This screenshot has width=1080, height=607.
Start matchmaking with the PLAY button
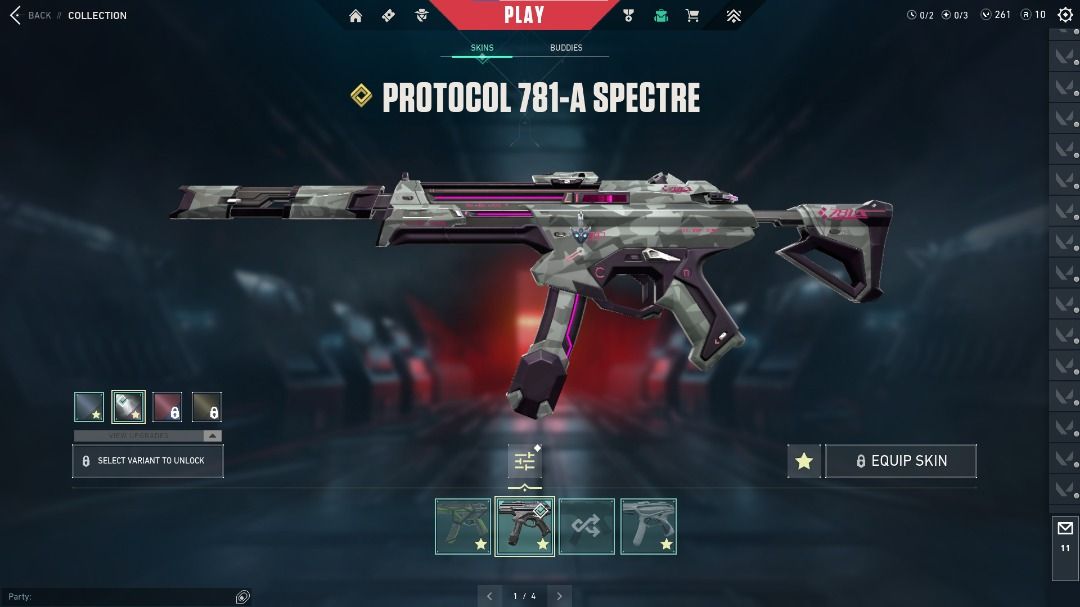[524, 14]
